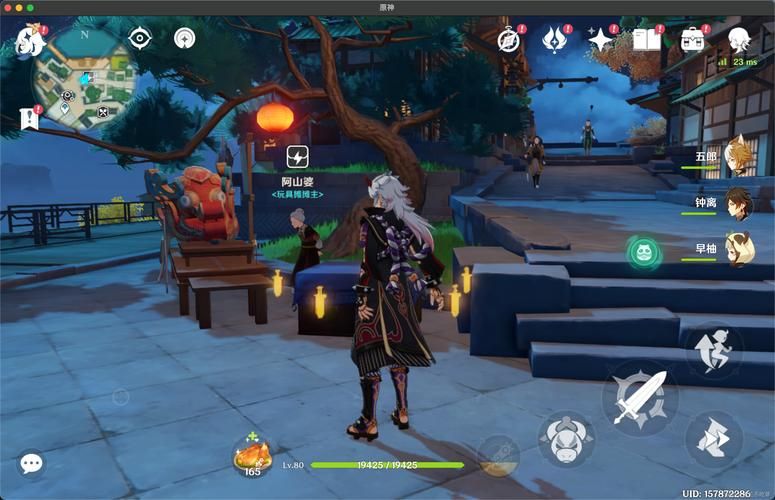Viewport: 775px width, 500px height.
Task: Open the compass events icon
Action: (510, 40)
